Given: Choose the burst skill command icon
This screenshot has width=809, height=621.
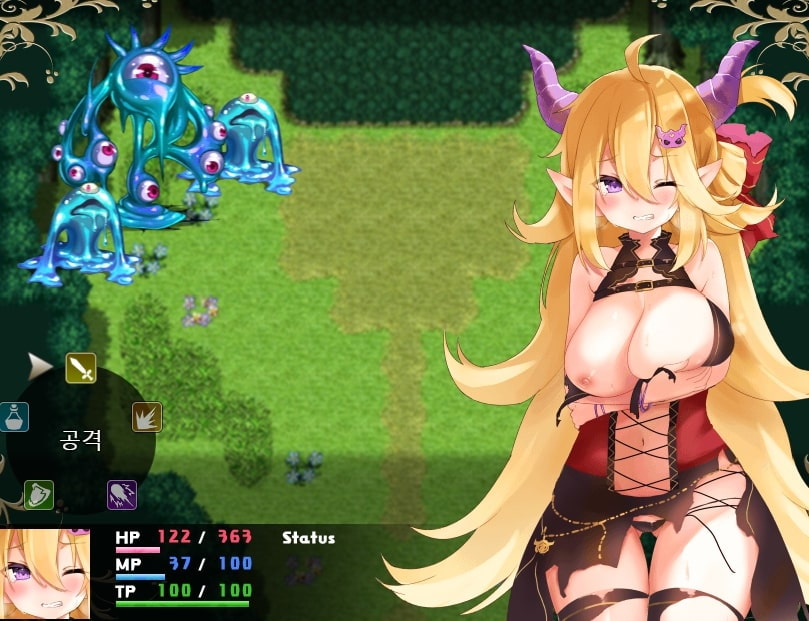Looking at the screenshot, I should [x=147, y=417].
